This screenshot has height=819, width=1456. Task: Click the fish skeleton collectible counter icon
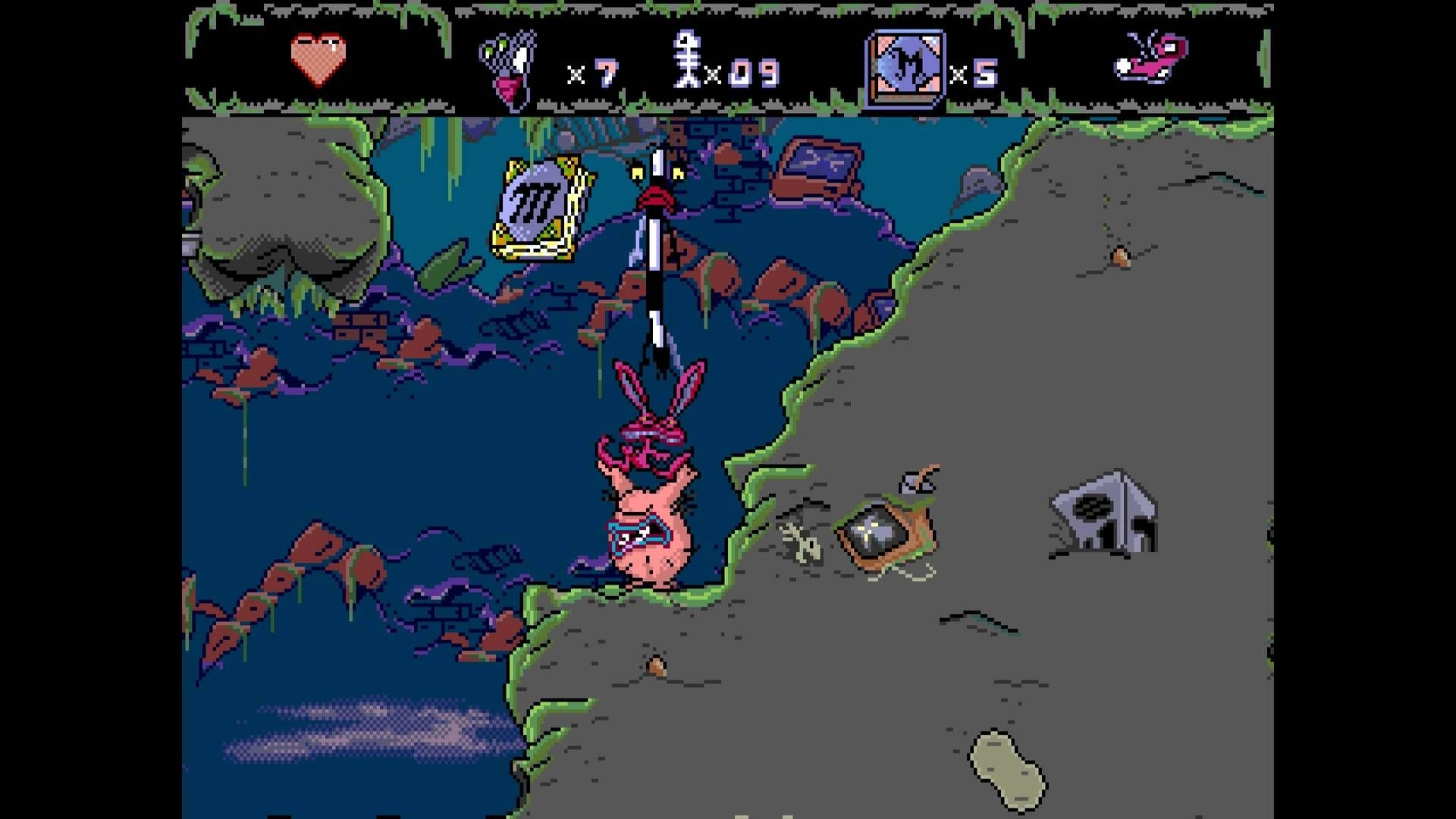pyautogui.click(x=686, y=61)
